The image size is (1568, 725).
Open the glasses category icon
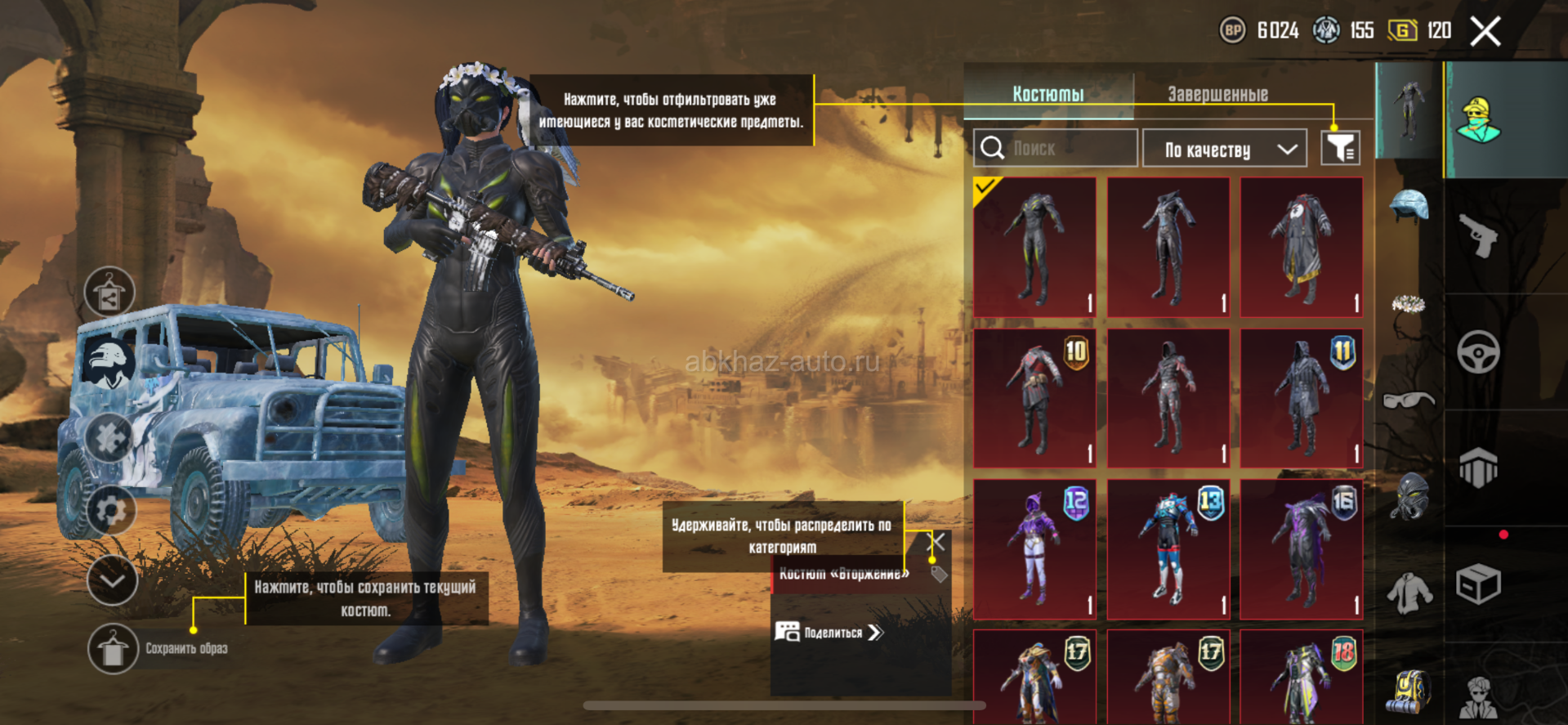tap(1409, 400)
